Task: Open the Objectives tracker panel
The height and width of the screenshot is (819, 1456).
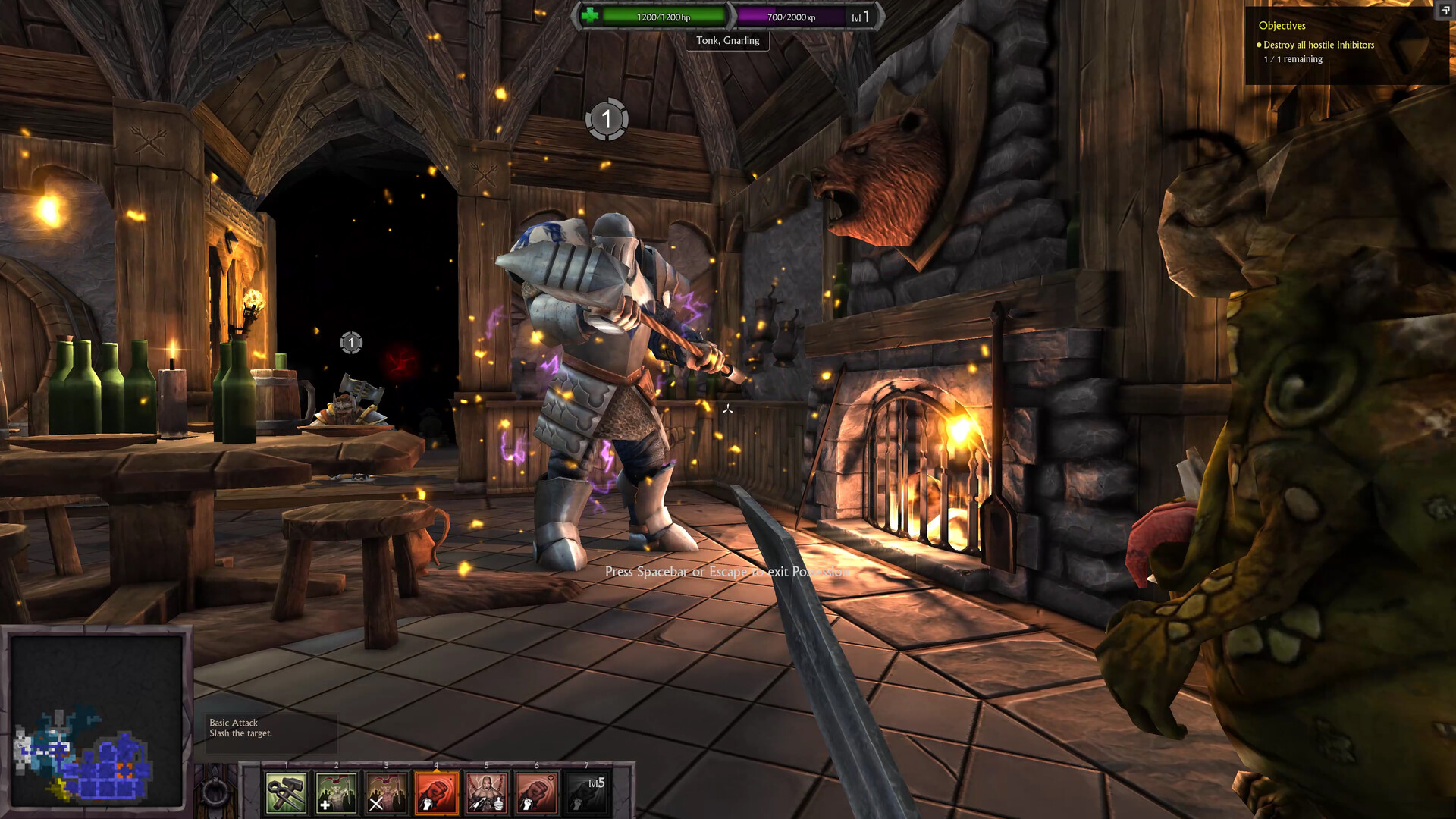Action: click(x=1282, y=26)
